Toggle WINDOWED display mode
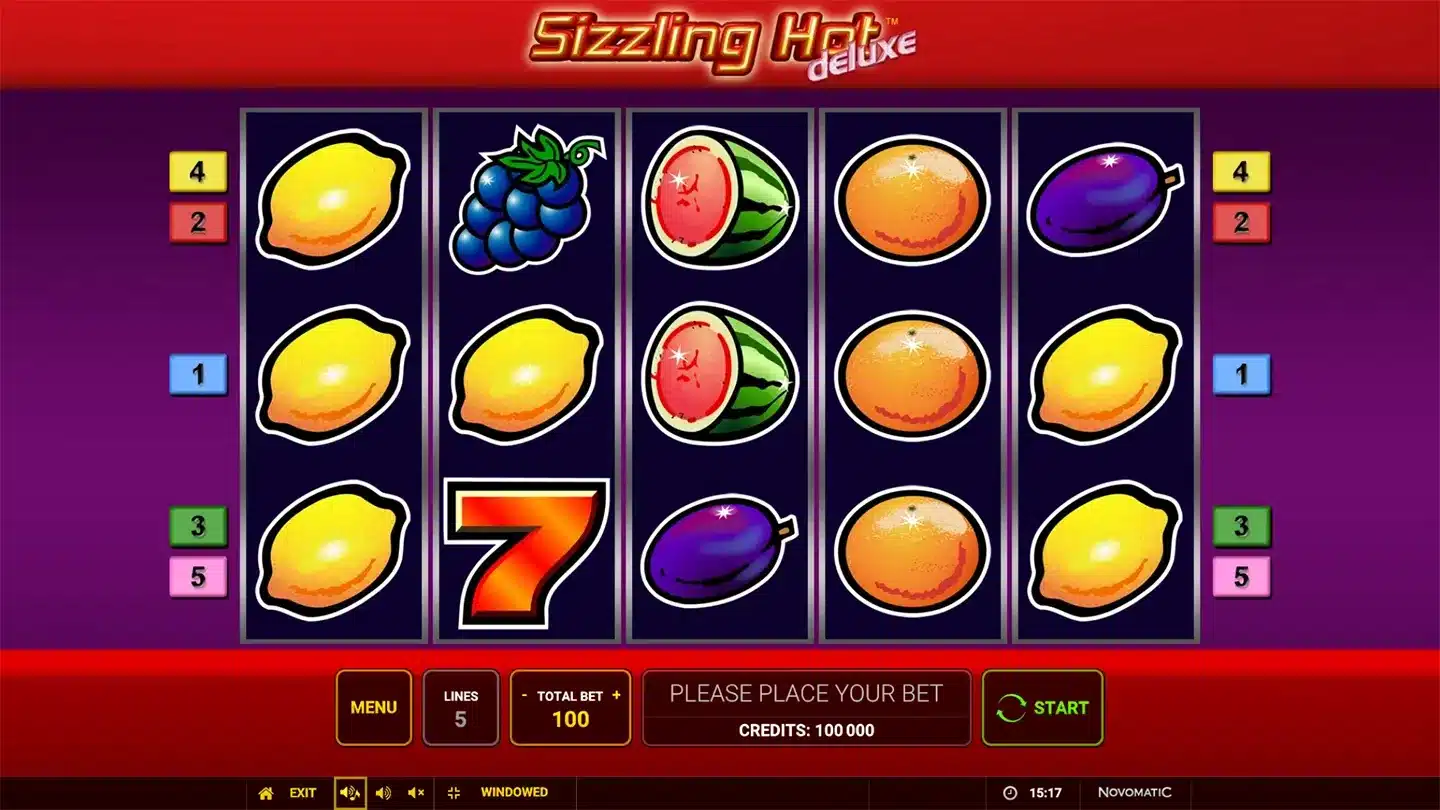The height and width of the screenshot is (810, 1440). [x=513, y=792]
